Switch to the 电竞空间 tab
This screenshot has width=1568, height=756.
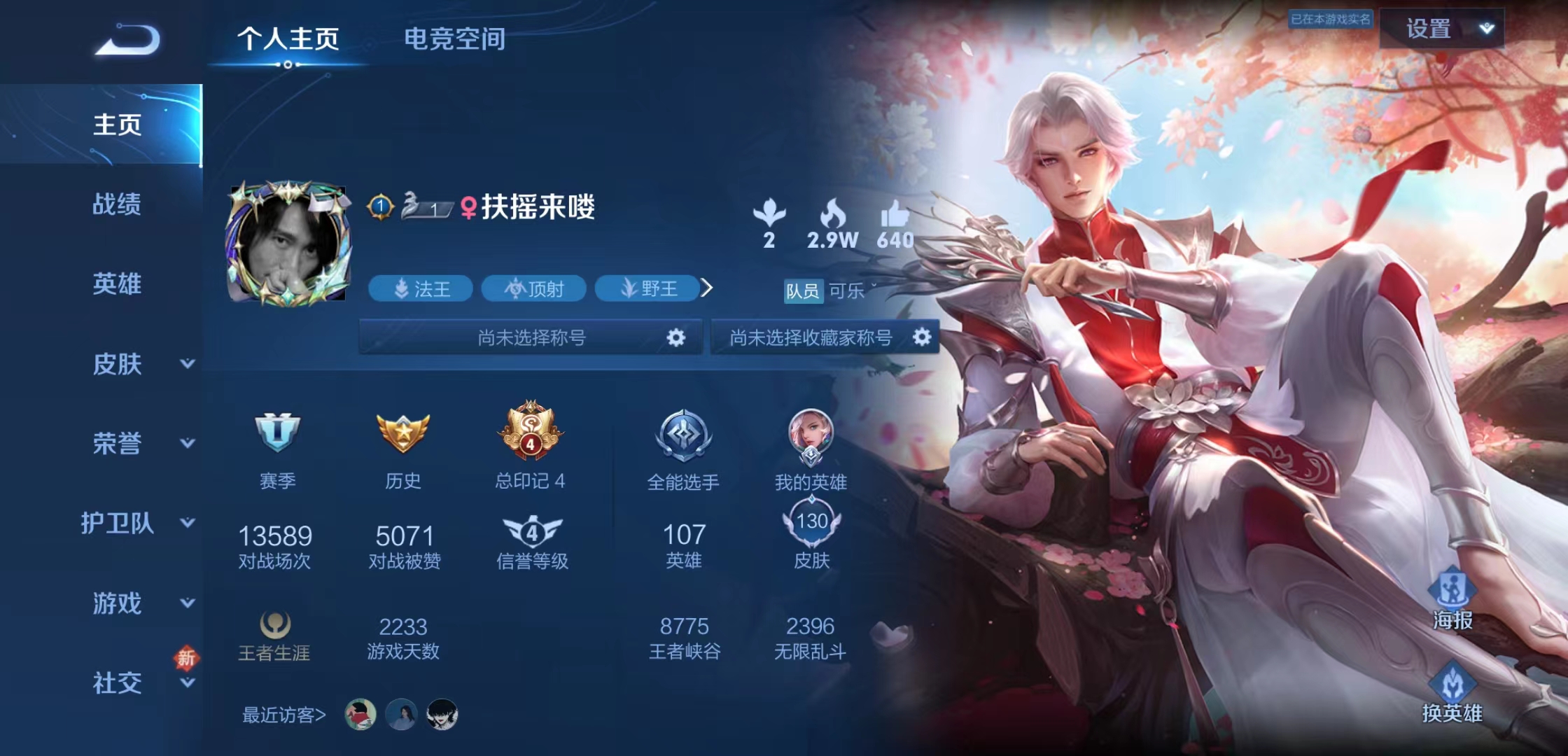(454, 40)
